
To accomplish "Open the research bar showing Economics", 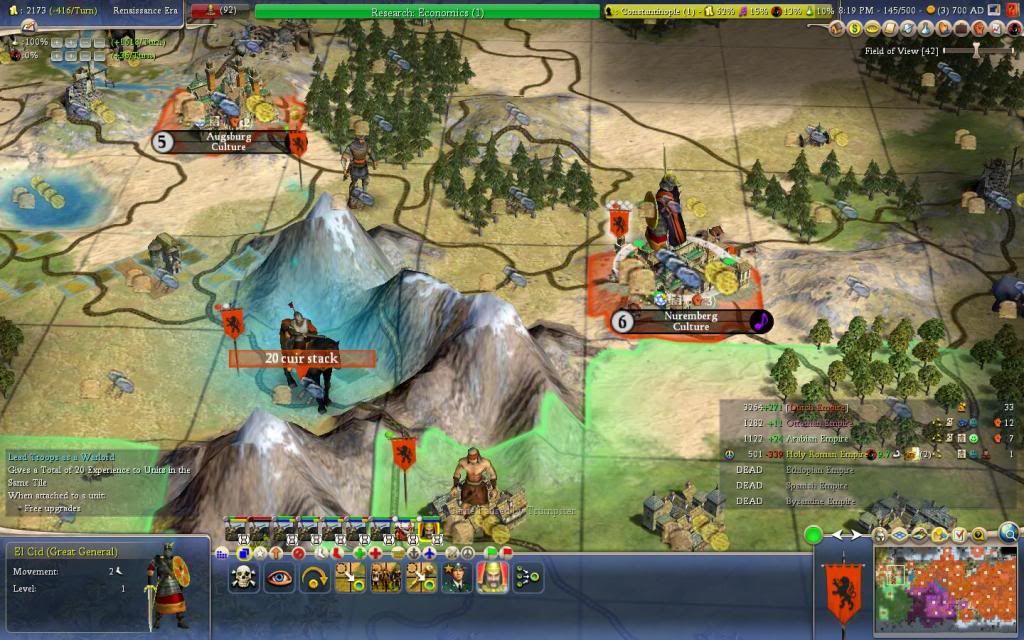I will pyautogui.click(x=426, y=12).
